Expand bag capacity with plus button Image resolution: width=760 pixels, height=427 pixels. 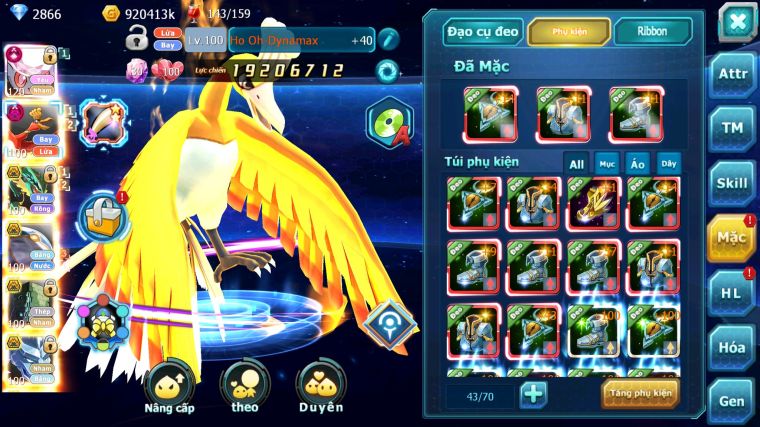(533, 393)
